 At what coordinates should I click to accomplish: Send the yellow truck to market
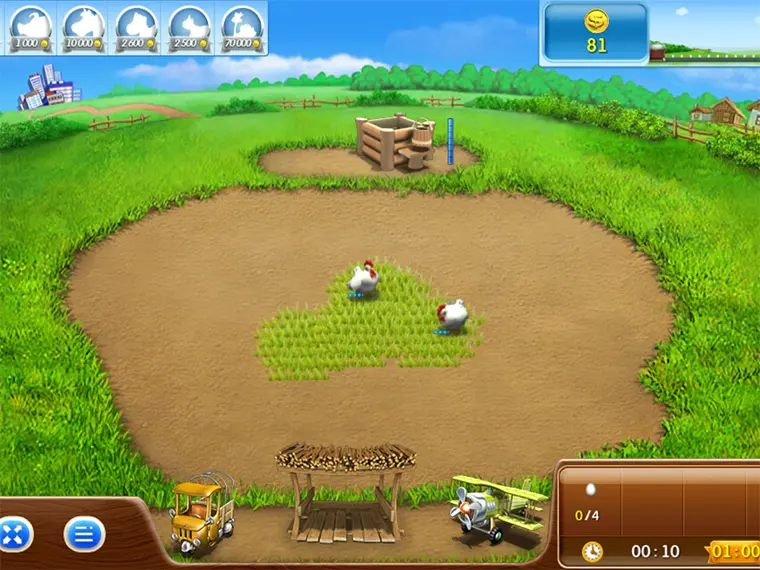(202, 515)
